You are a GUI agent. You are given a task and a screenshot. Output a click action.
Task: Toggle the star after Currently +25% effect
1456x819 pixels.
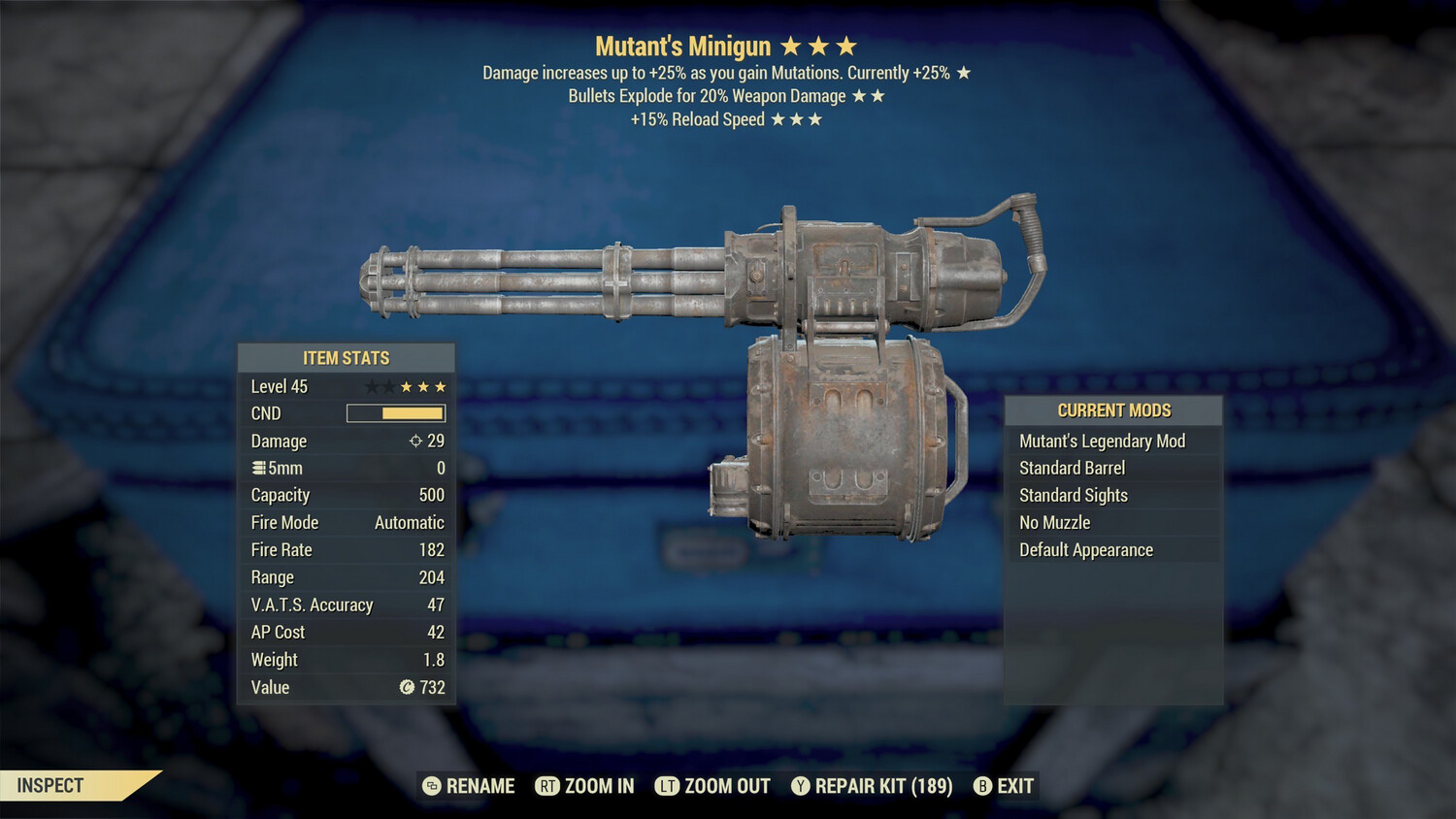coord(964,72)
